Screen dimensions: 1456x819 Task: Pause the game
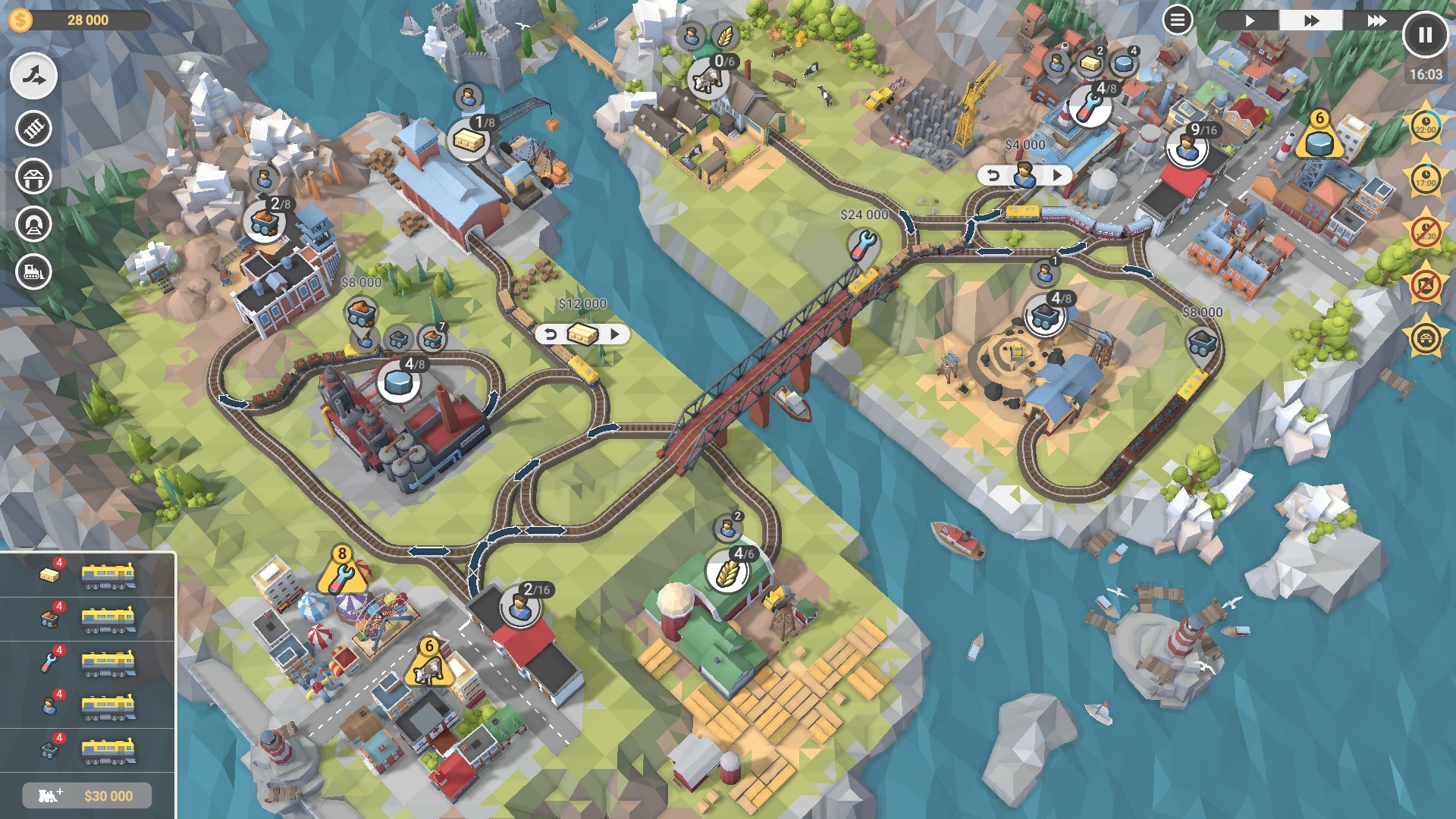(1425, 35)
